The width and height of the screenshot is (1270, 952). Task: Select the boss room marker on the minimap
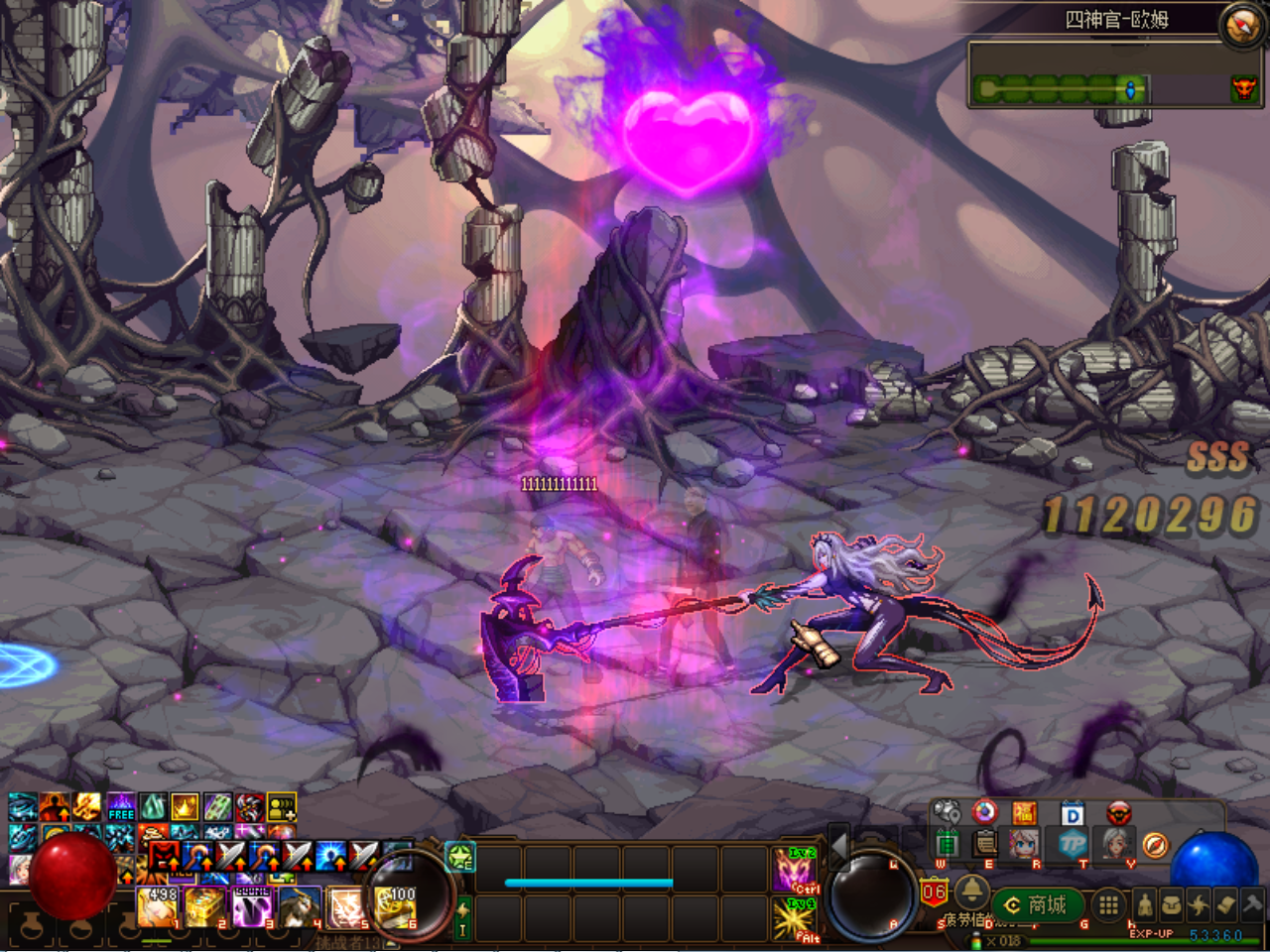pos(1243,90)
